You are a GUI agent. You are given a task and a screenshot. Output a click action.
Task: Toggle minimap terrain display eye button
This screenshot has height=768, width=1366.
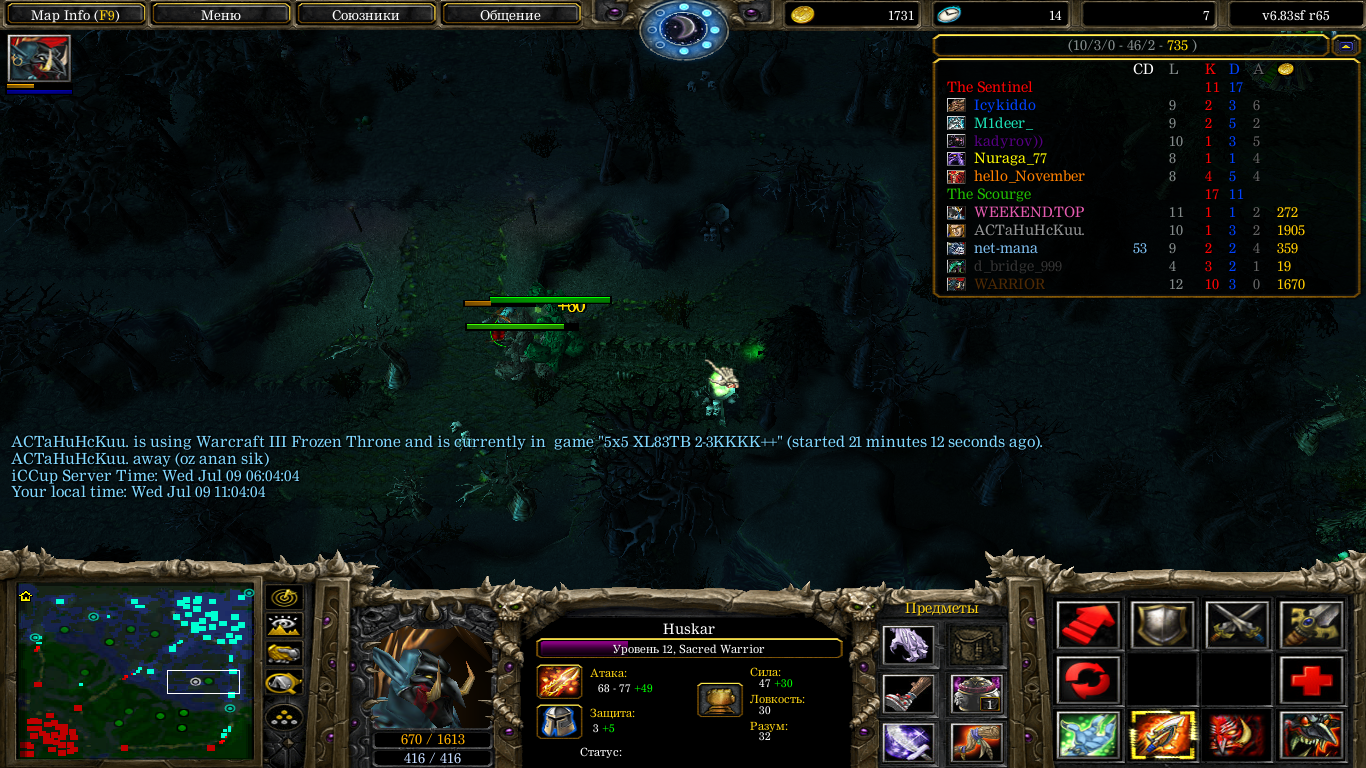(285, 626)
